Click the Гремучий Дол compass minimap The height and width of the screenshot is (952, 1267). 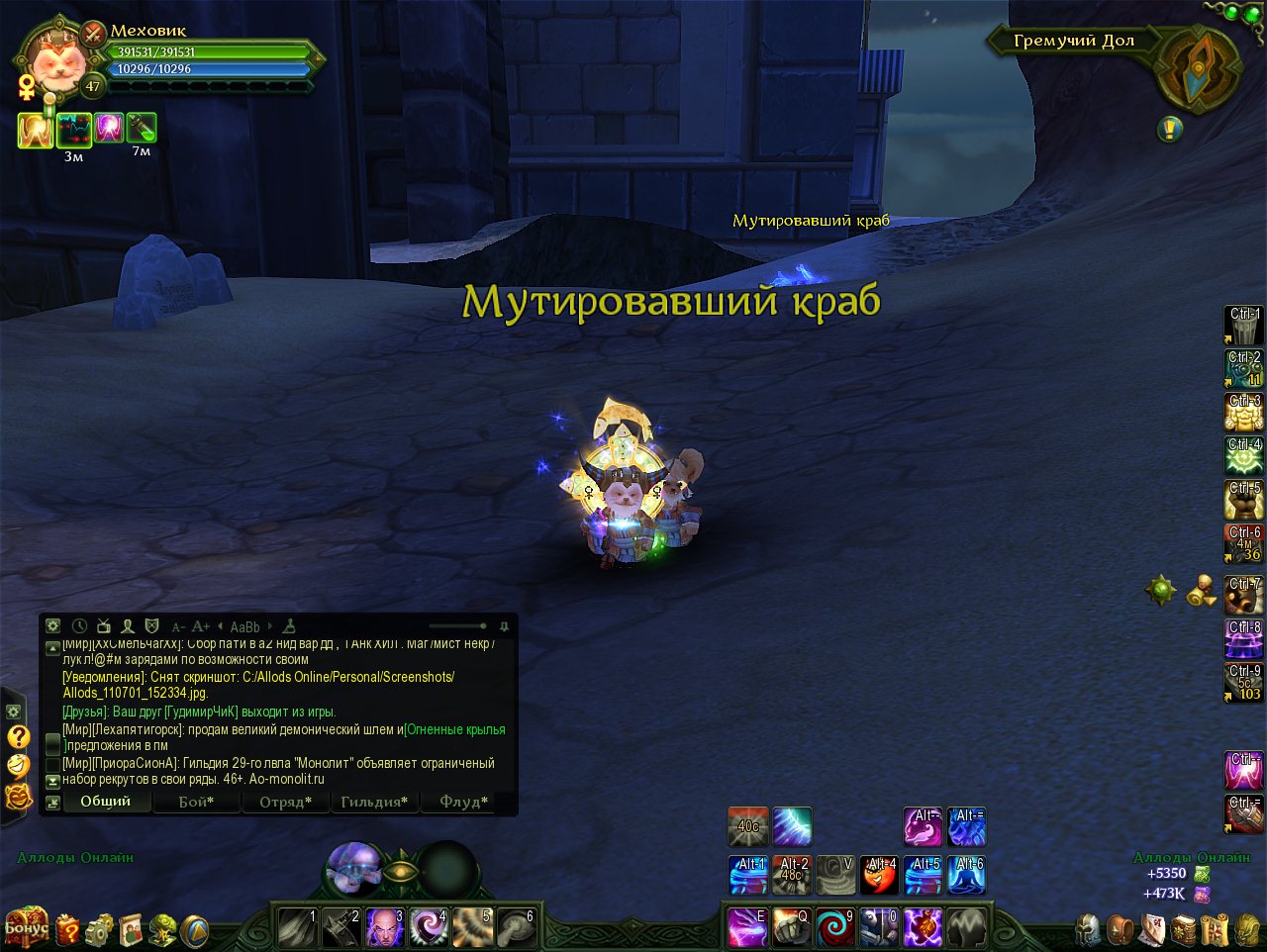1199,68
